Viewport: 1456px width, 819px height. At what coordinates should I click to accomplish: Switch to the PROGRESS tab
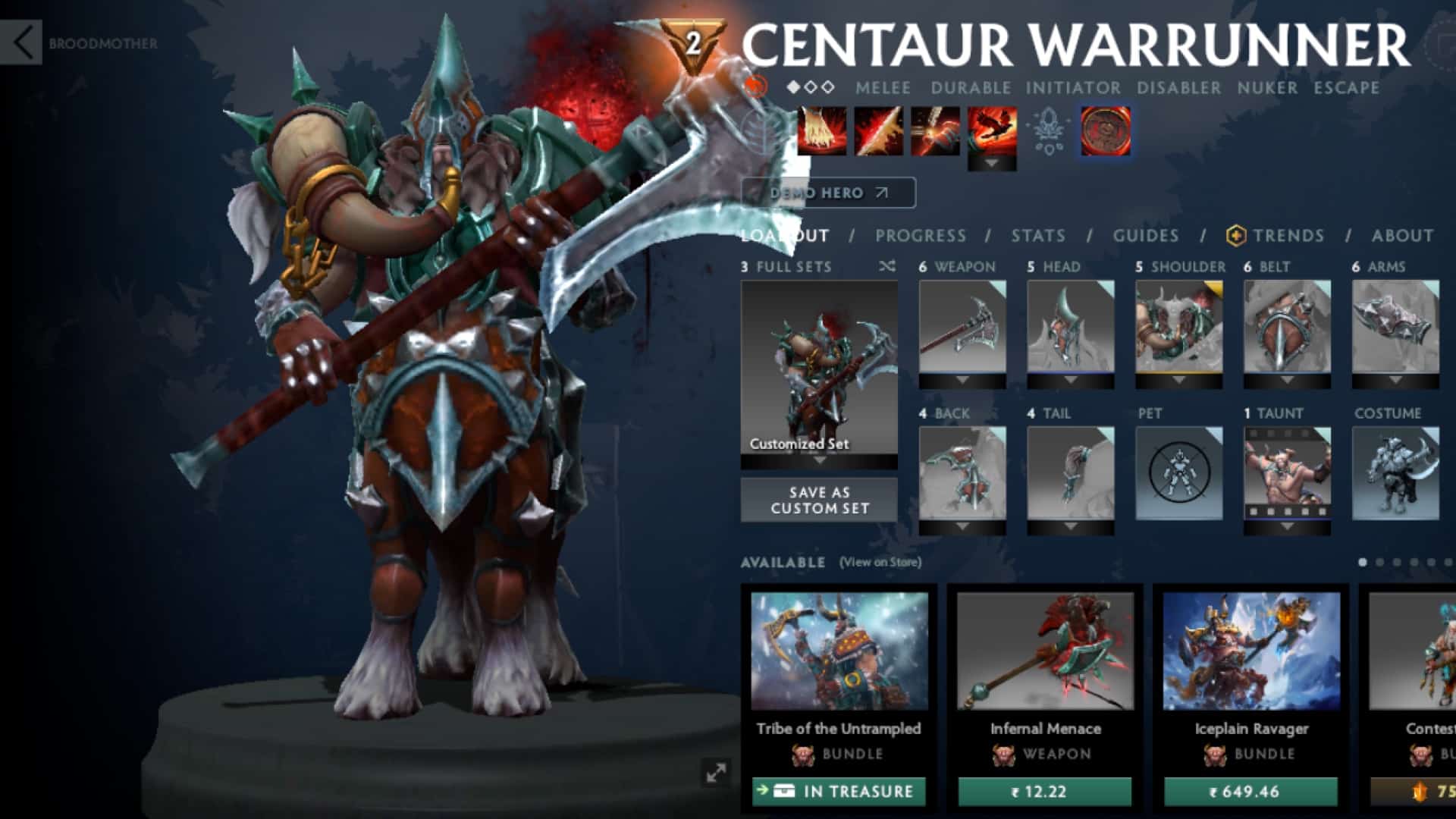tap(920, 236)
